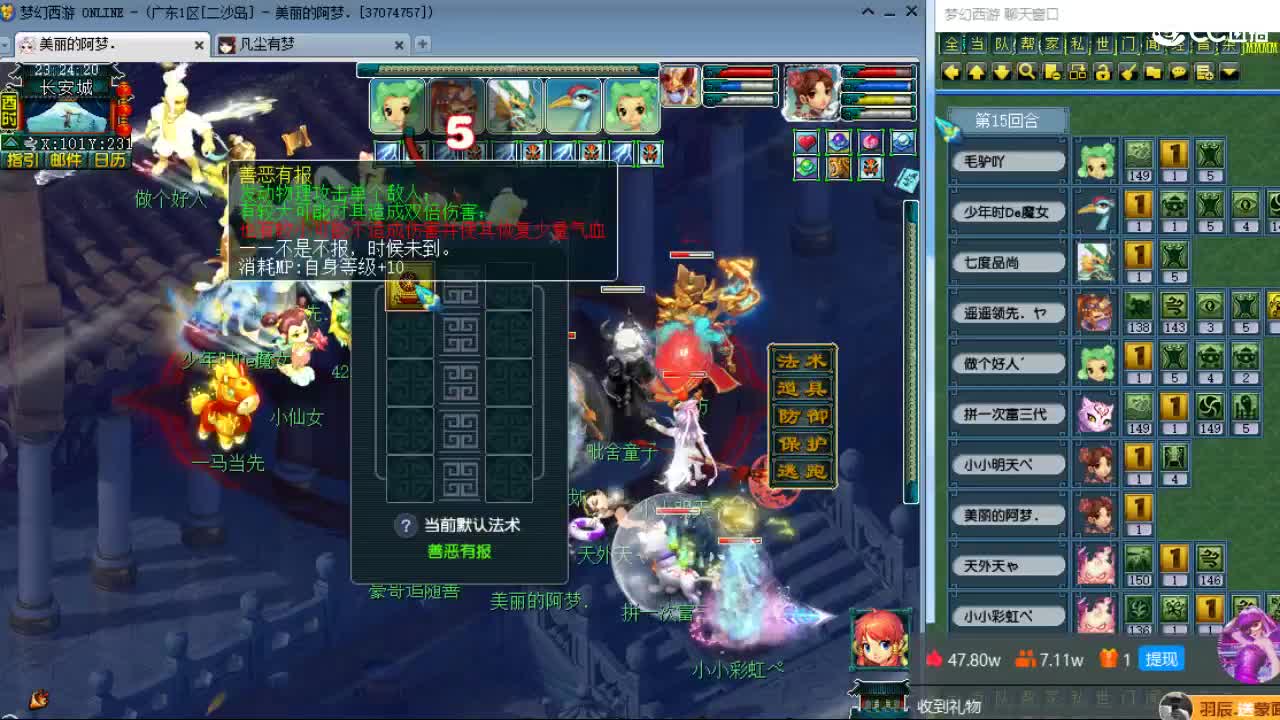Image resolution: width=1280 pixels, height=720 pixels.
Task: Collapse the minimap with the blue arrow
Action: coord(11,142)
